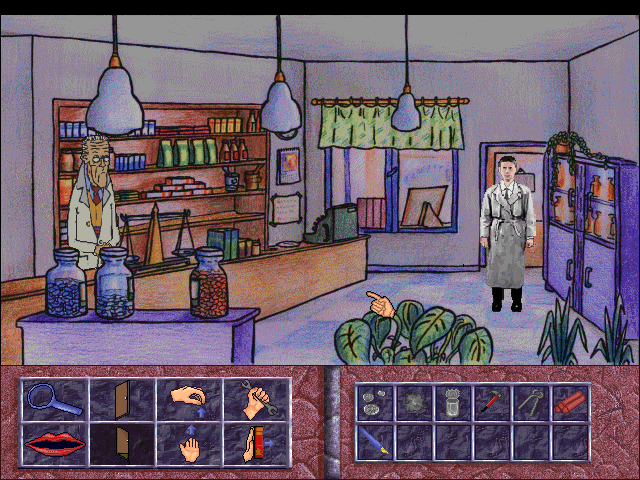
Task: Select the open palm with up arrow
Action: tap(187, 443)
